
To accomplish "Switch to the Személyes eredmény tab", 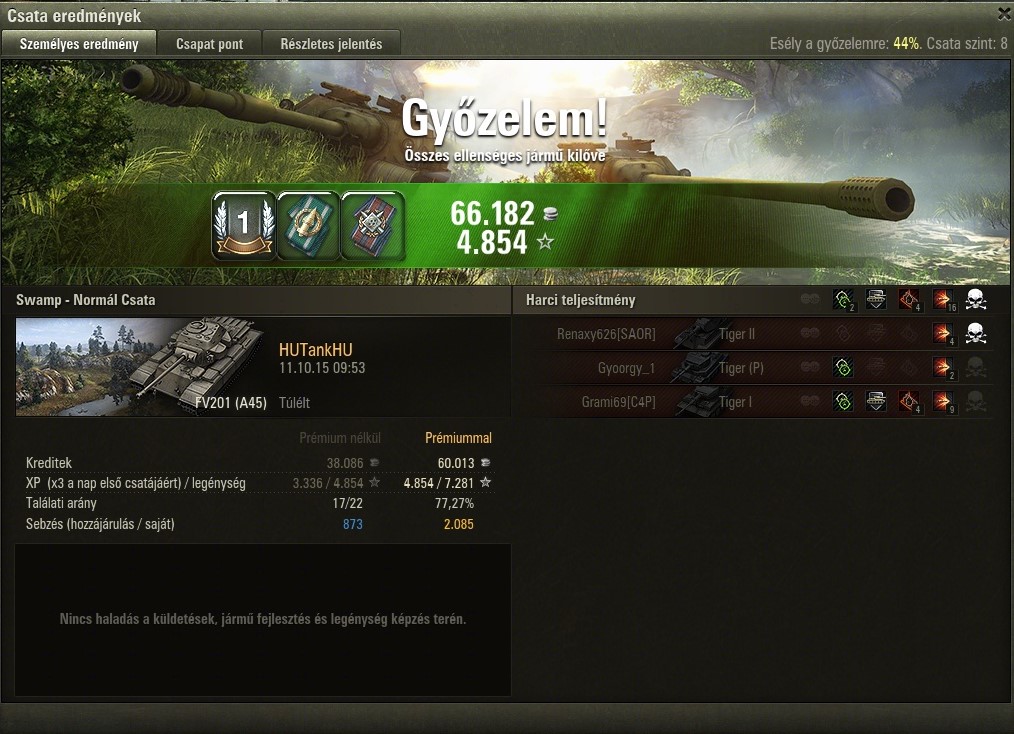I will pyautogui.click(x=79, y=44).
